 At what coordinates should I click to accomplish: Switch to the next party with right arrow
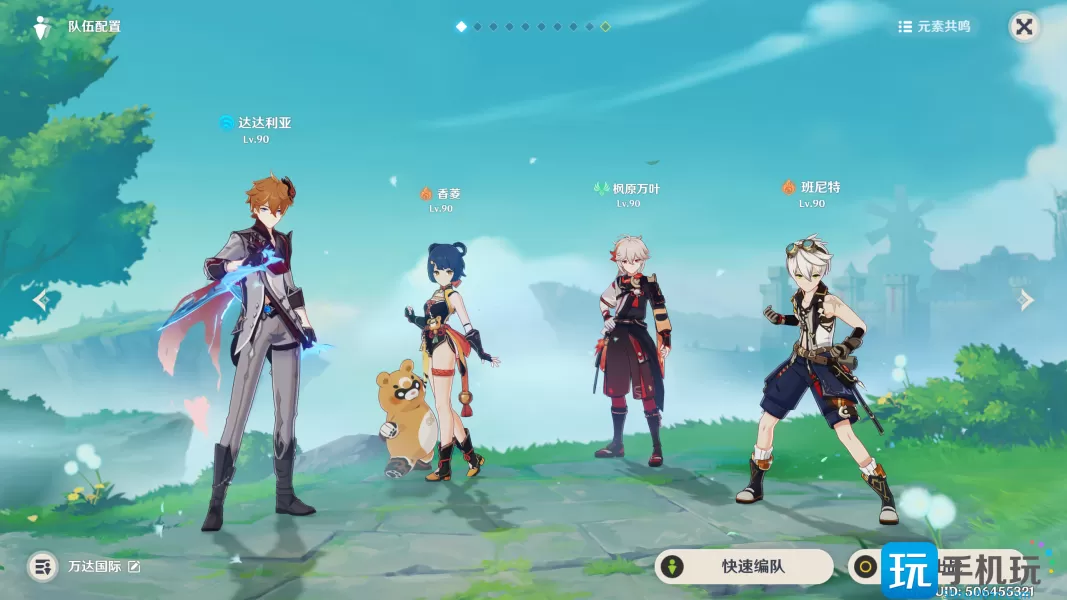1026,300
